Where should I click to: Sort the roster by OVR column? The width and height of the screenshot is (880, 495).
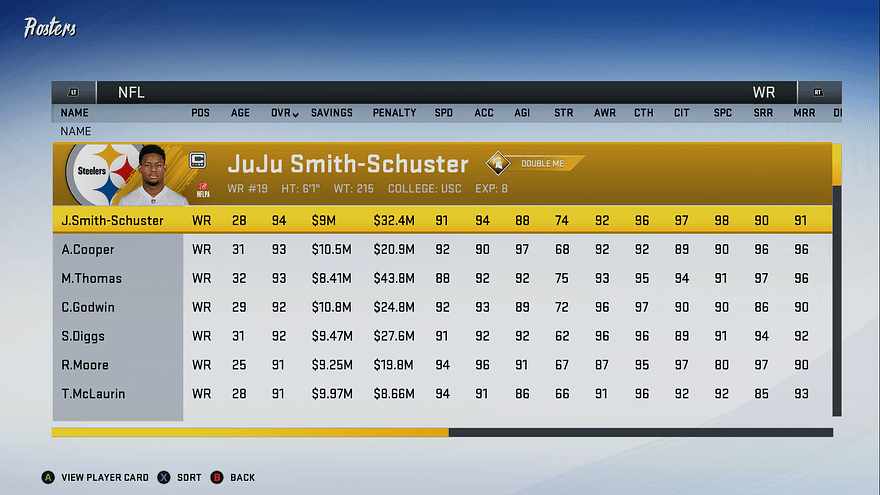[284, 113]
